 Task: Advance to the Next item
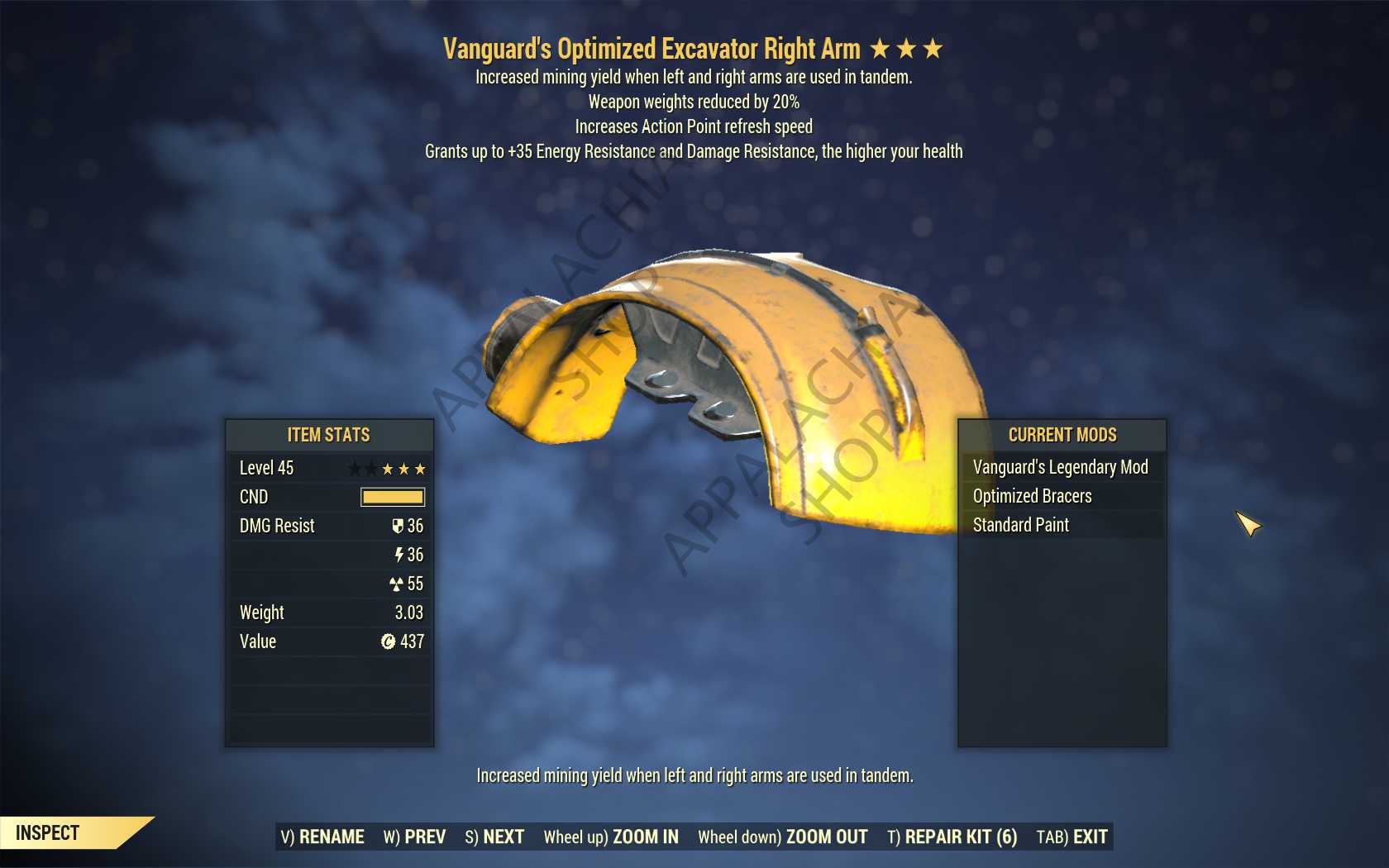click(x=494, y=837)
